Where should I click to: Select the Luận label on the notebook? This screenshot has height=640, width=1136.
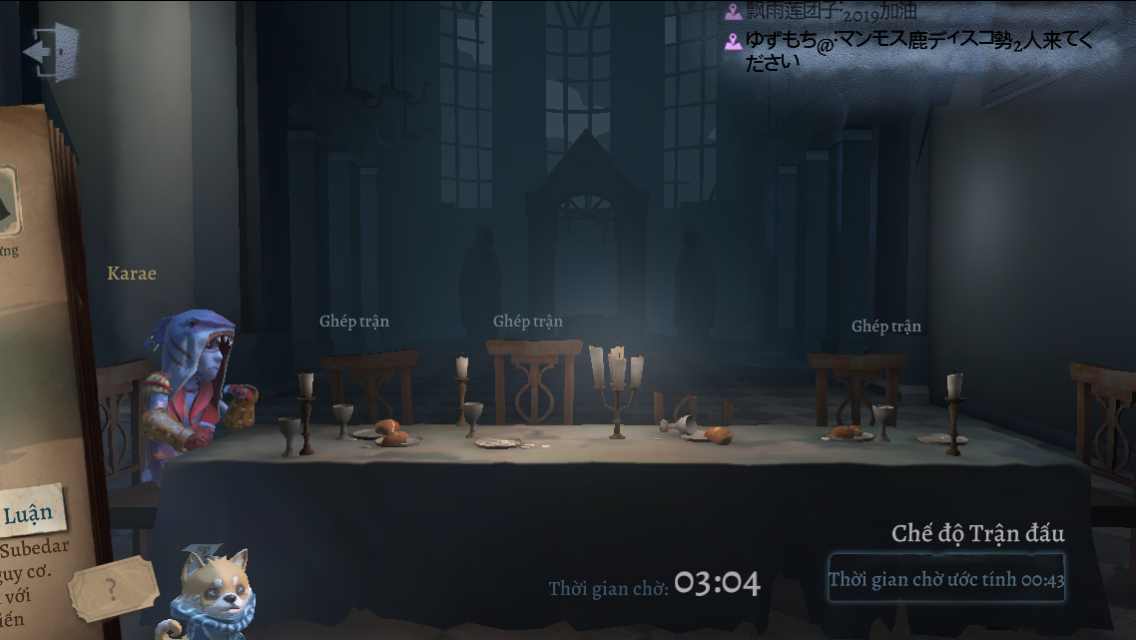(29, 514)
